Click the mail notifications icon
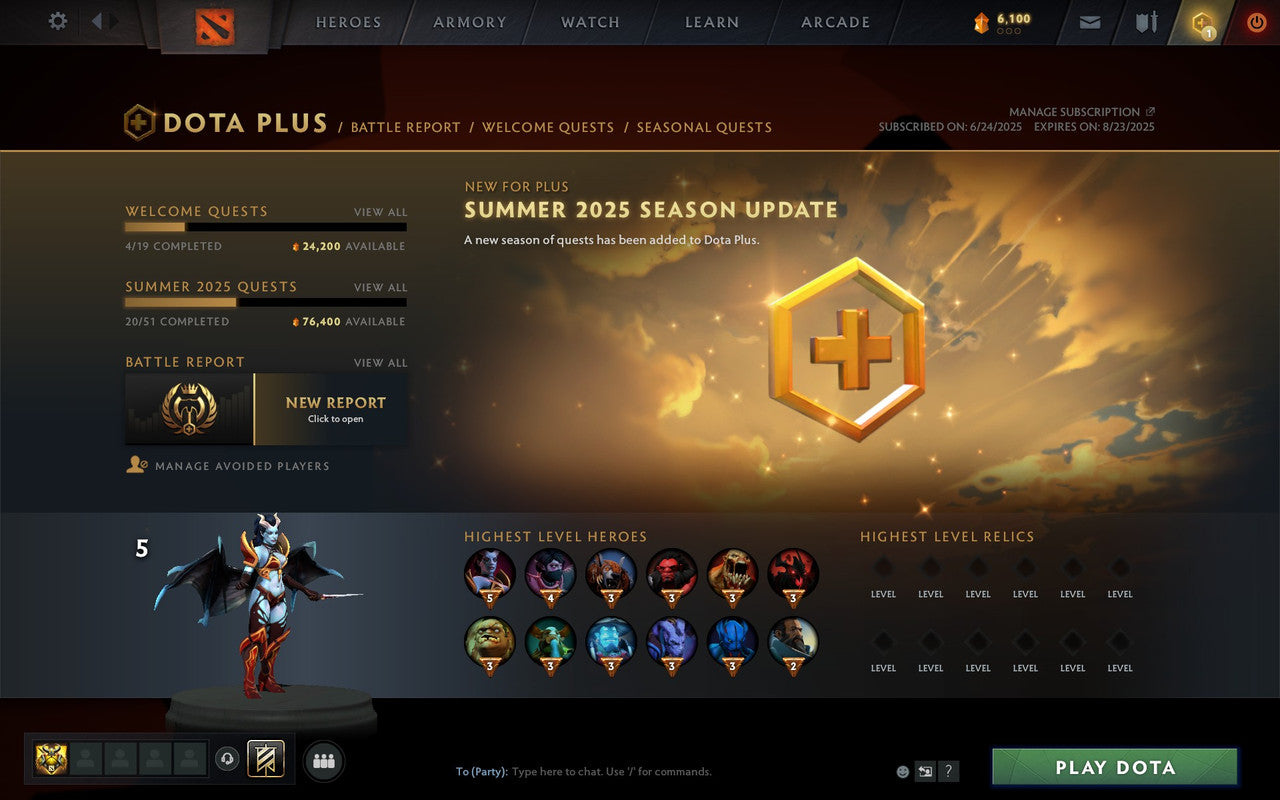The image size is (1280, 800). click(1089, 21)
